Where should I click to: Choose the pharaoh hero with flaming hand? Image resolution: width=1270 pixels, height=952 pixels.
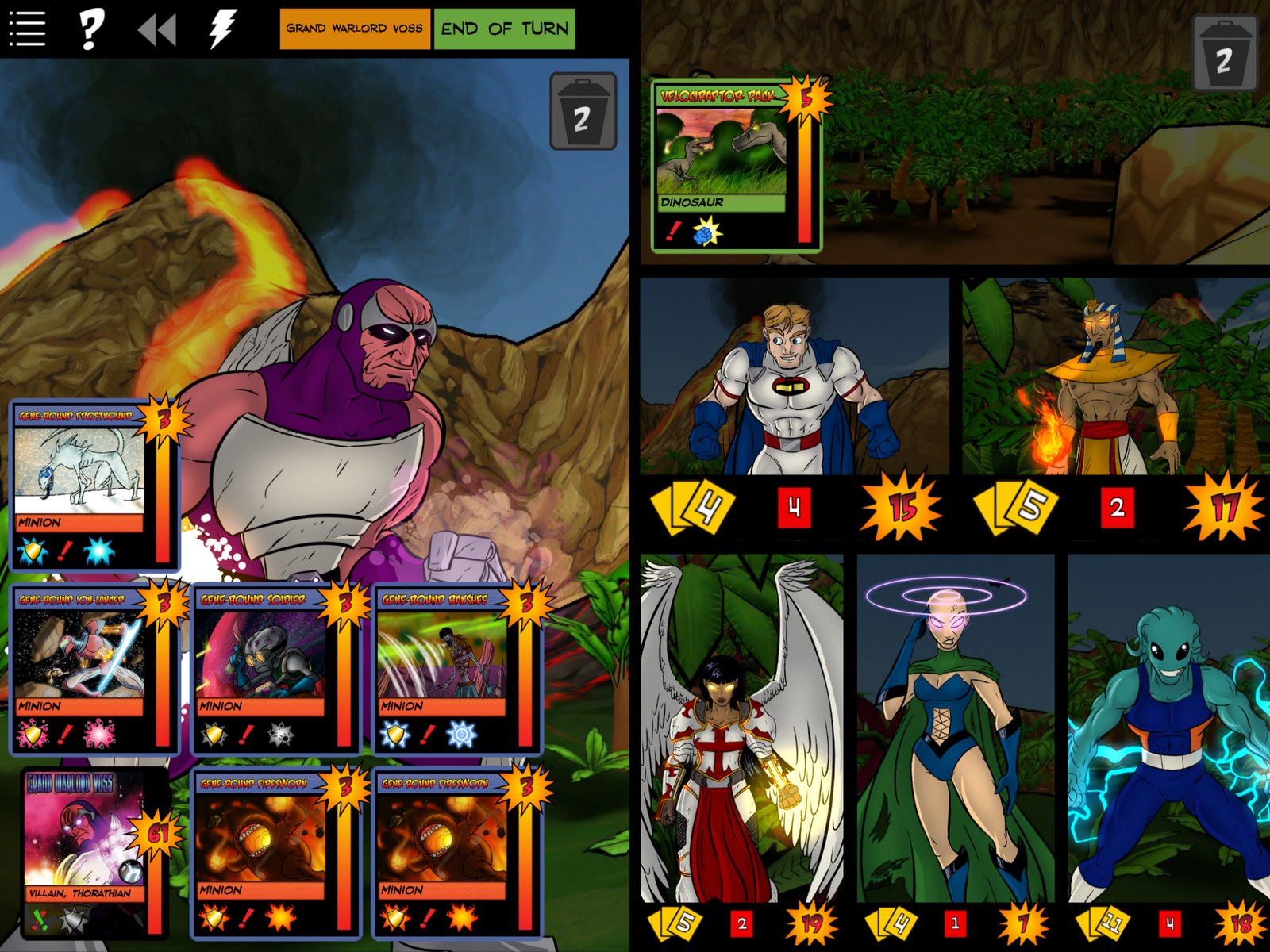coord(1115,377)
